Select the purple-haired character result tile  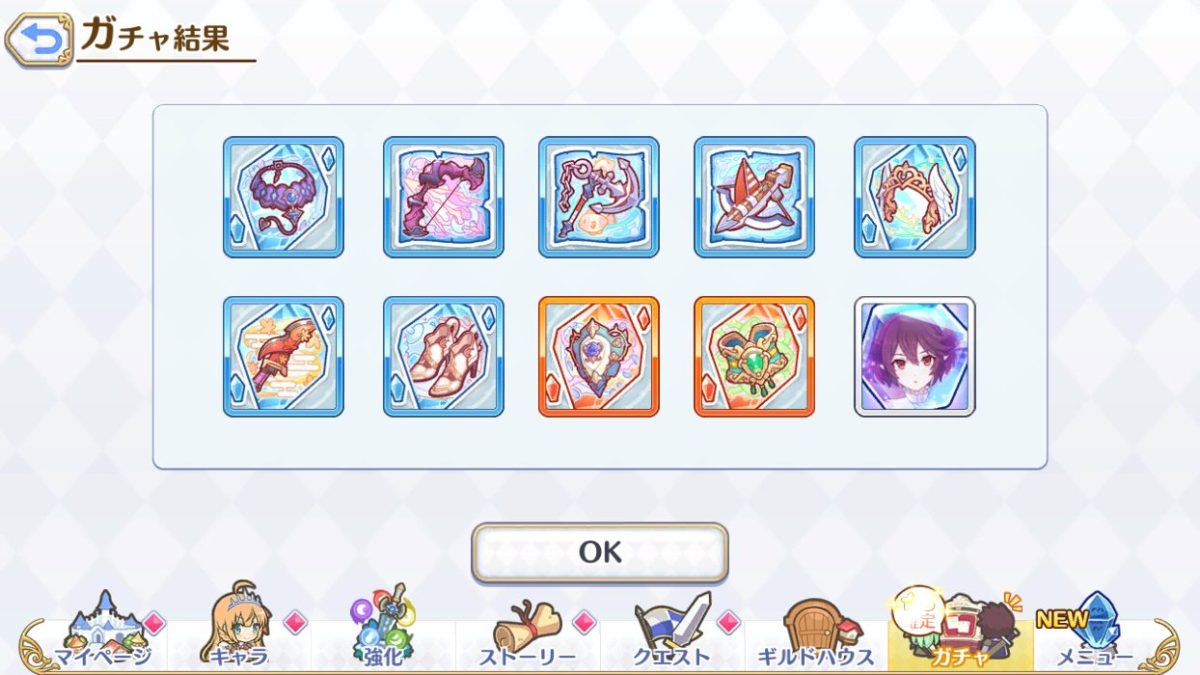click(915, 356)
